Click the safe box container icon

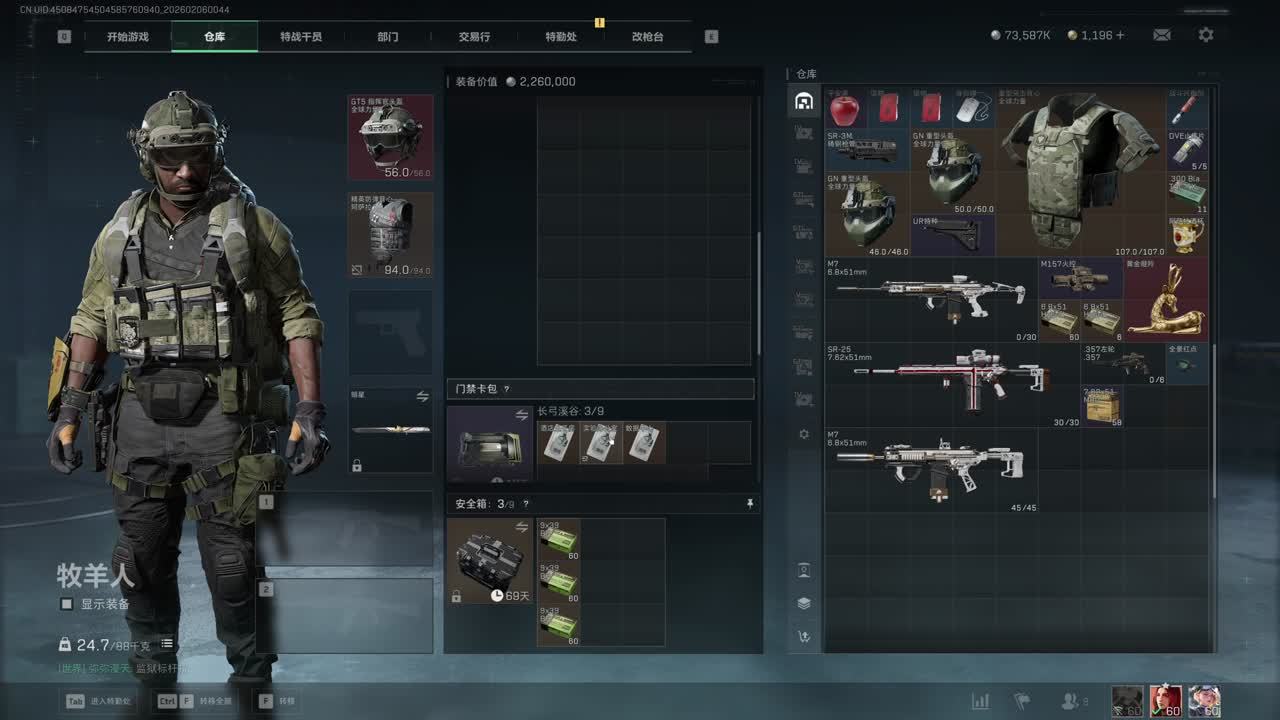489,560
